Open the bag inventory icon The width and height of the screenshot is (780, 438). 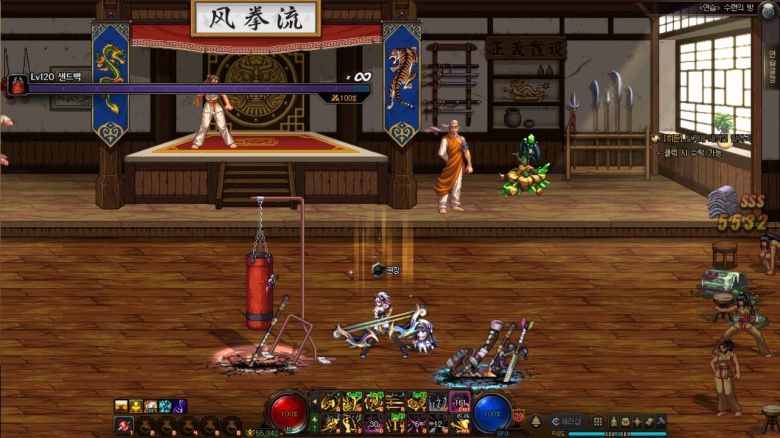(626, 422)
